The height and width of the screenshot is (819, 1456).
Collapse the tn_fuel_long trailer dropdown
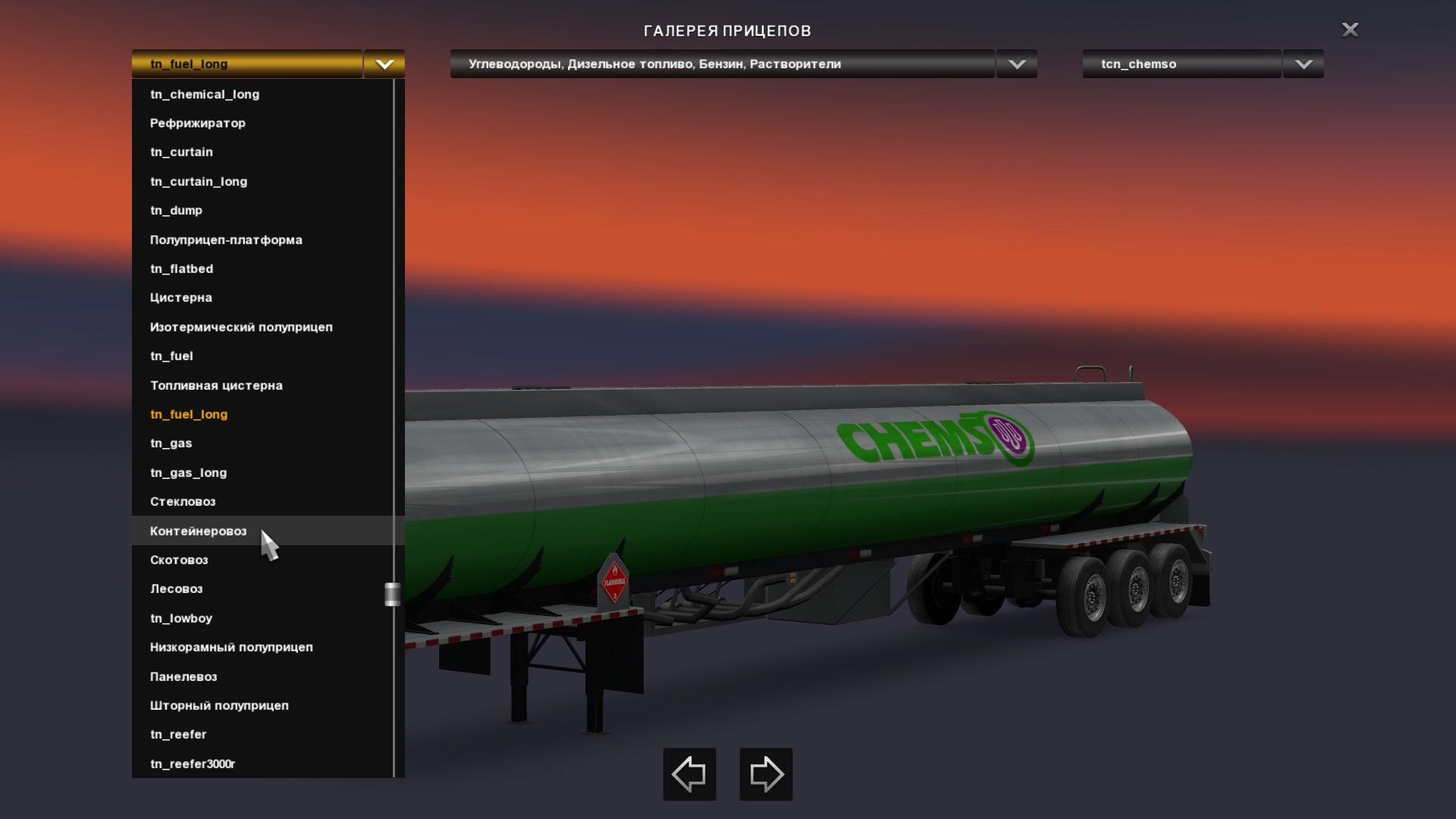[x=384, y=64]
